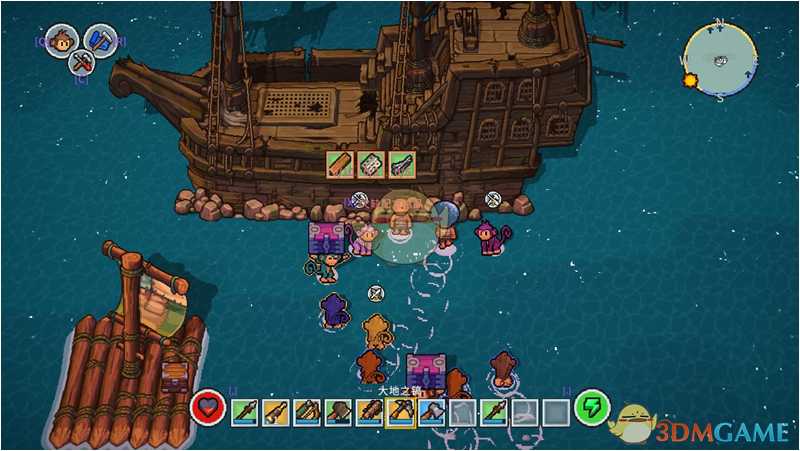Select the dark metal scrap resource icon

click(402, 165)
